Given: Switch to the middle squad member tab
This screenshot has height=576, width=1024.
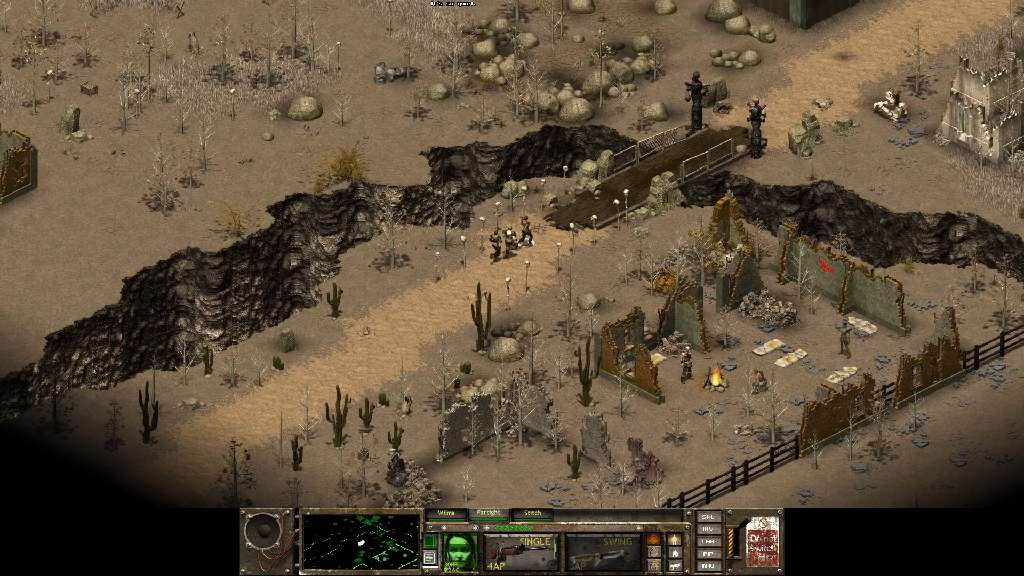Looking at the screenshot, I should 489,514.
